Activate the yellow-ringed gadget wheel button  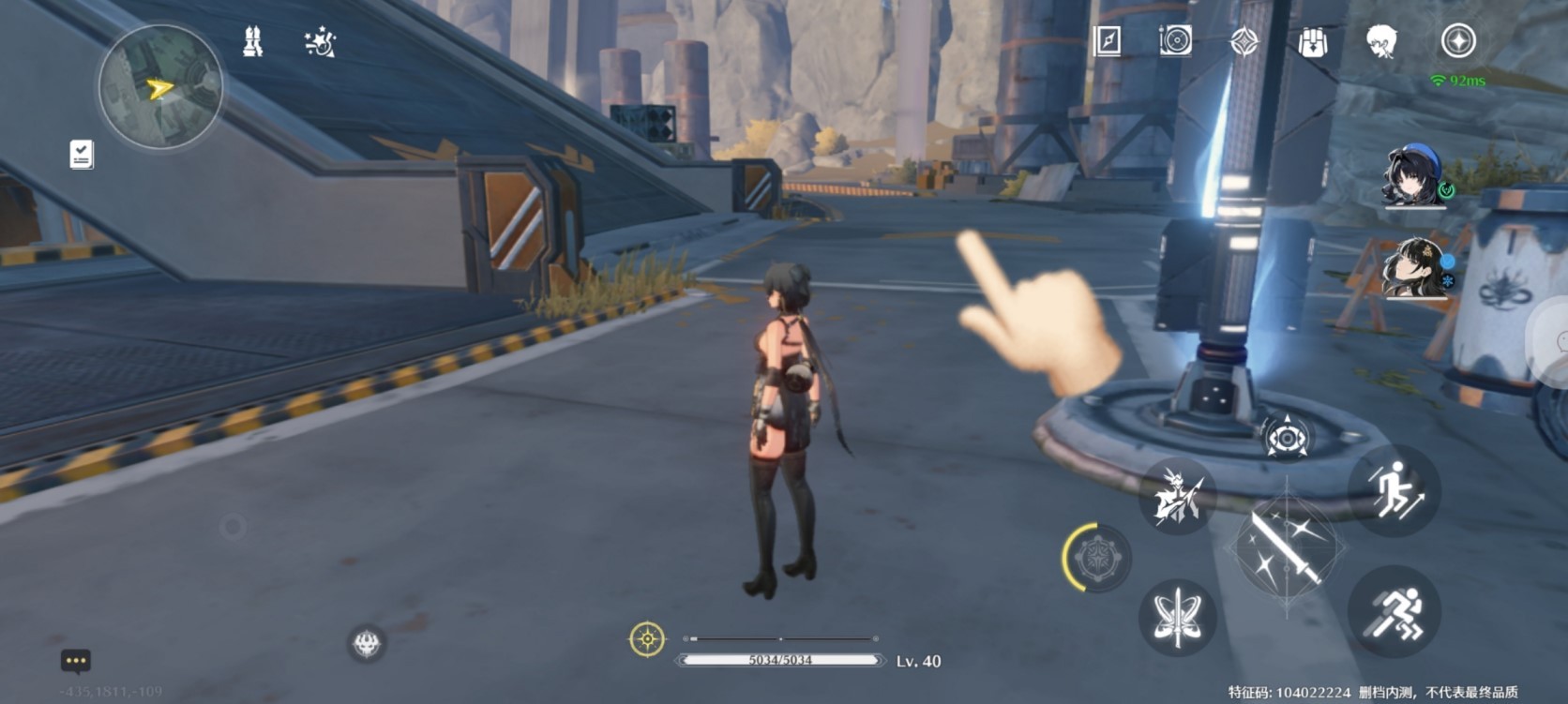(1097, 558)
